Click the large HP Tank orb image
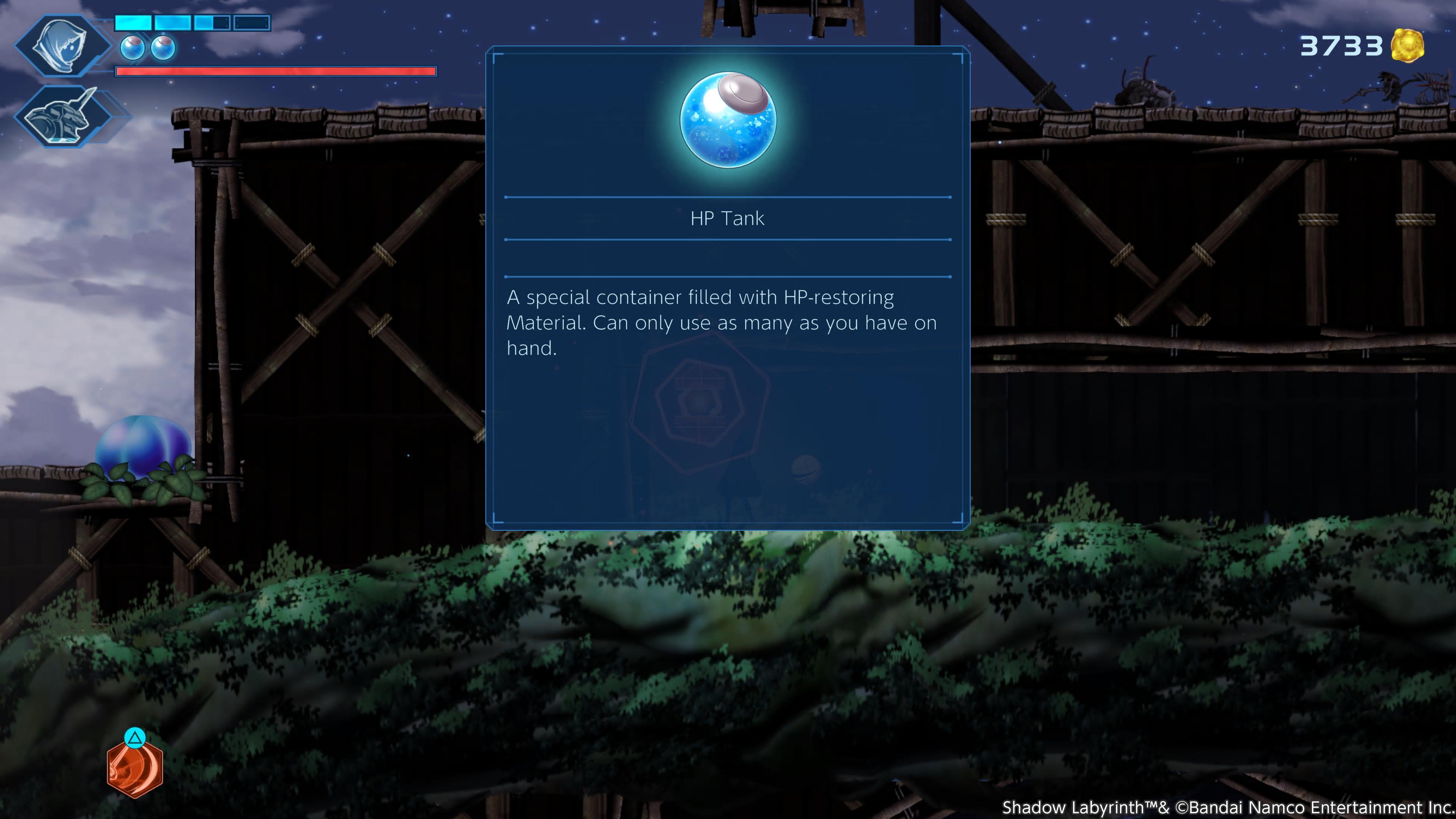 [728, 119]
